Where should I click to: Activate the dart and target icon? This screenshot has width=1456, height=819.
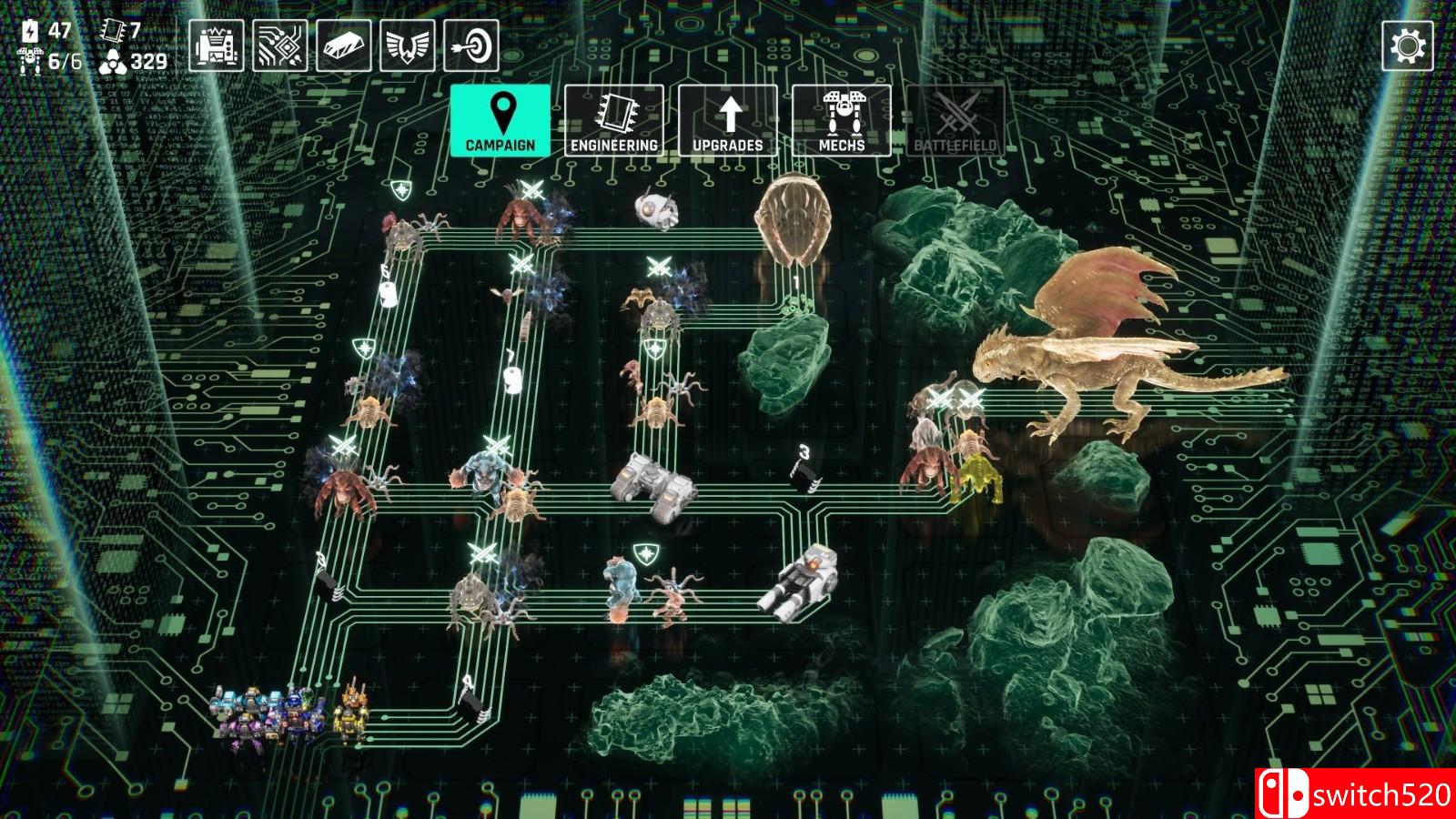pos(471,45)
